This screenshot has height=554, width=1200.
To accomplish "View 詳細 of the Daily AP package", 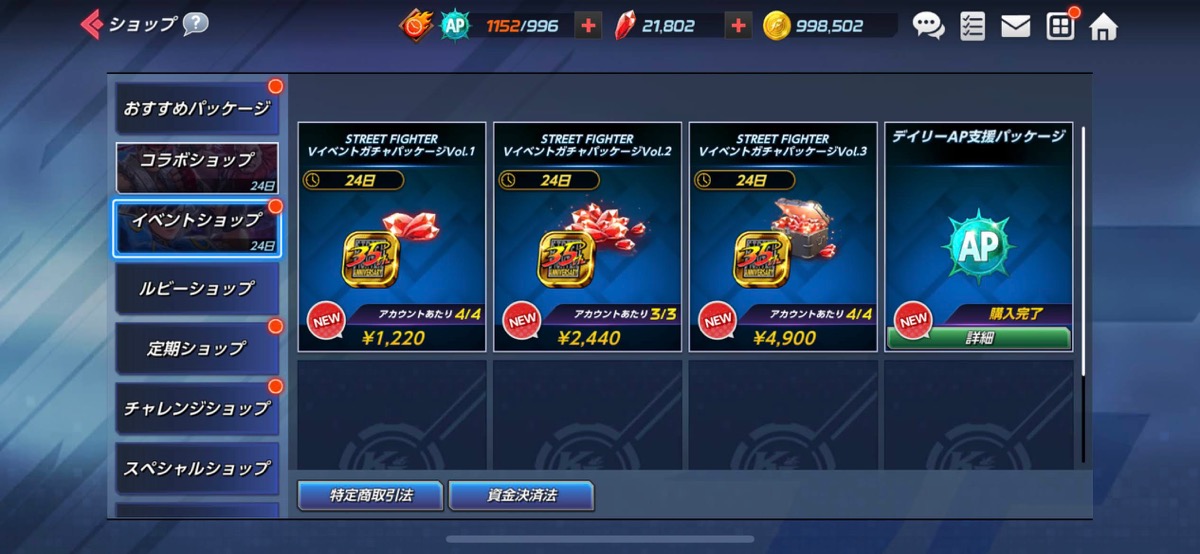I will [x=979, y=338].
